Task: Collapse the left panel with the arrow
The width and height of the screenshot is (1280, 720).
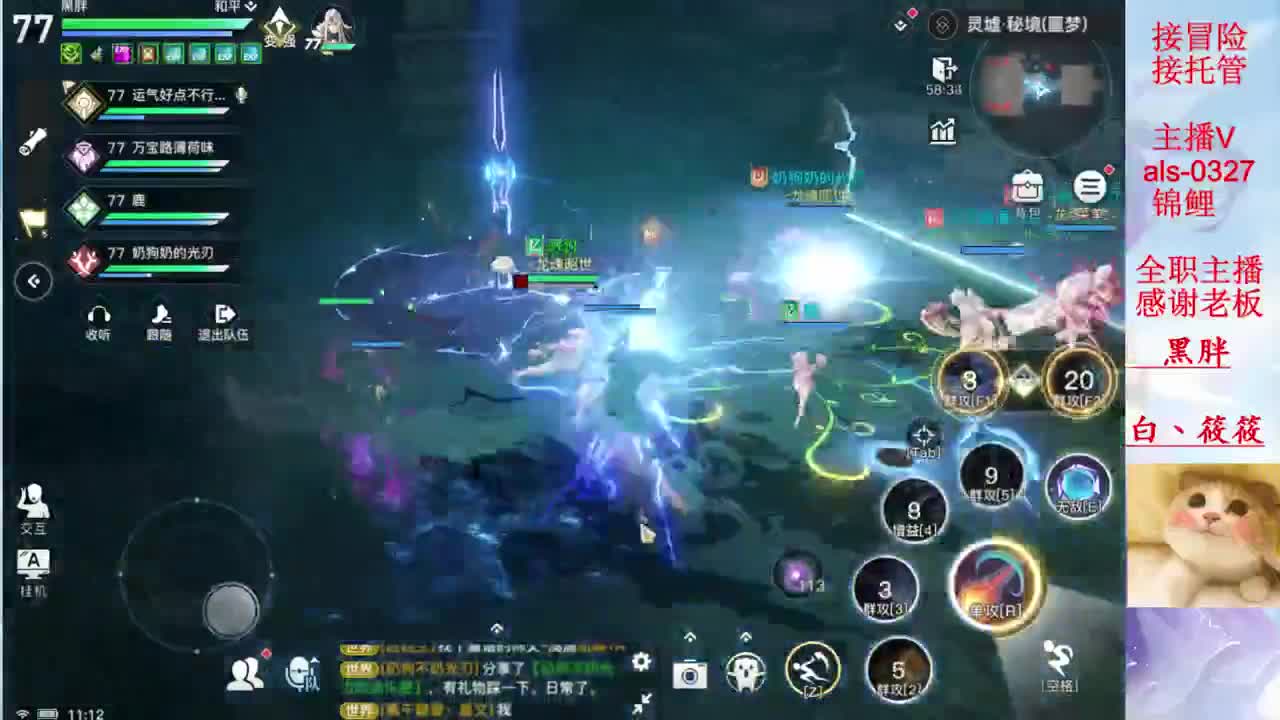Action: (x=31, y=282)
